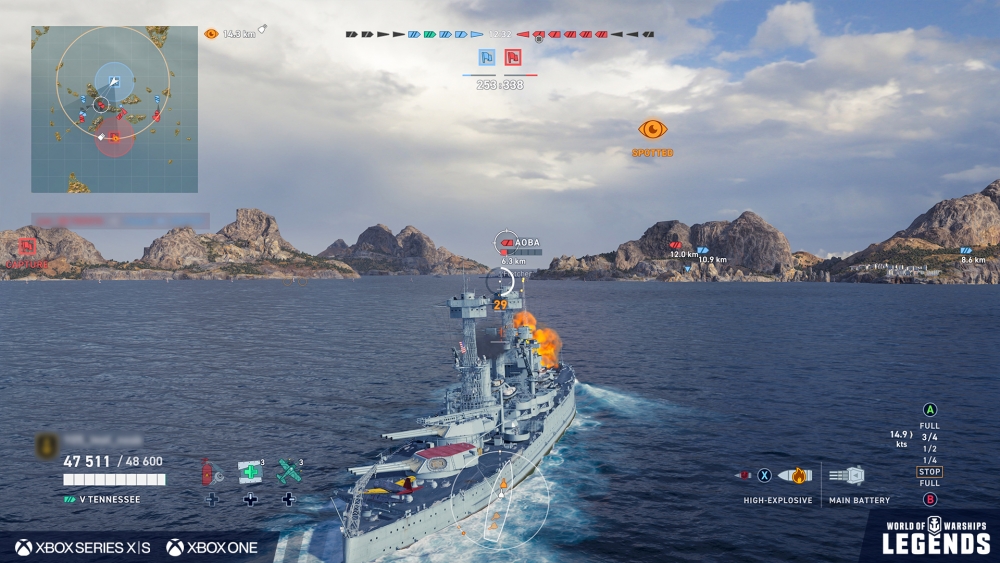Click the red capture point marker

point(27,247)
